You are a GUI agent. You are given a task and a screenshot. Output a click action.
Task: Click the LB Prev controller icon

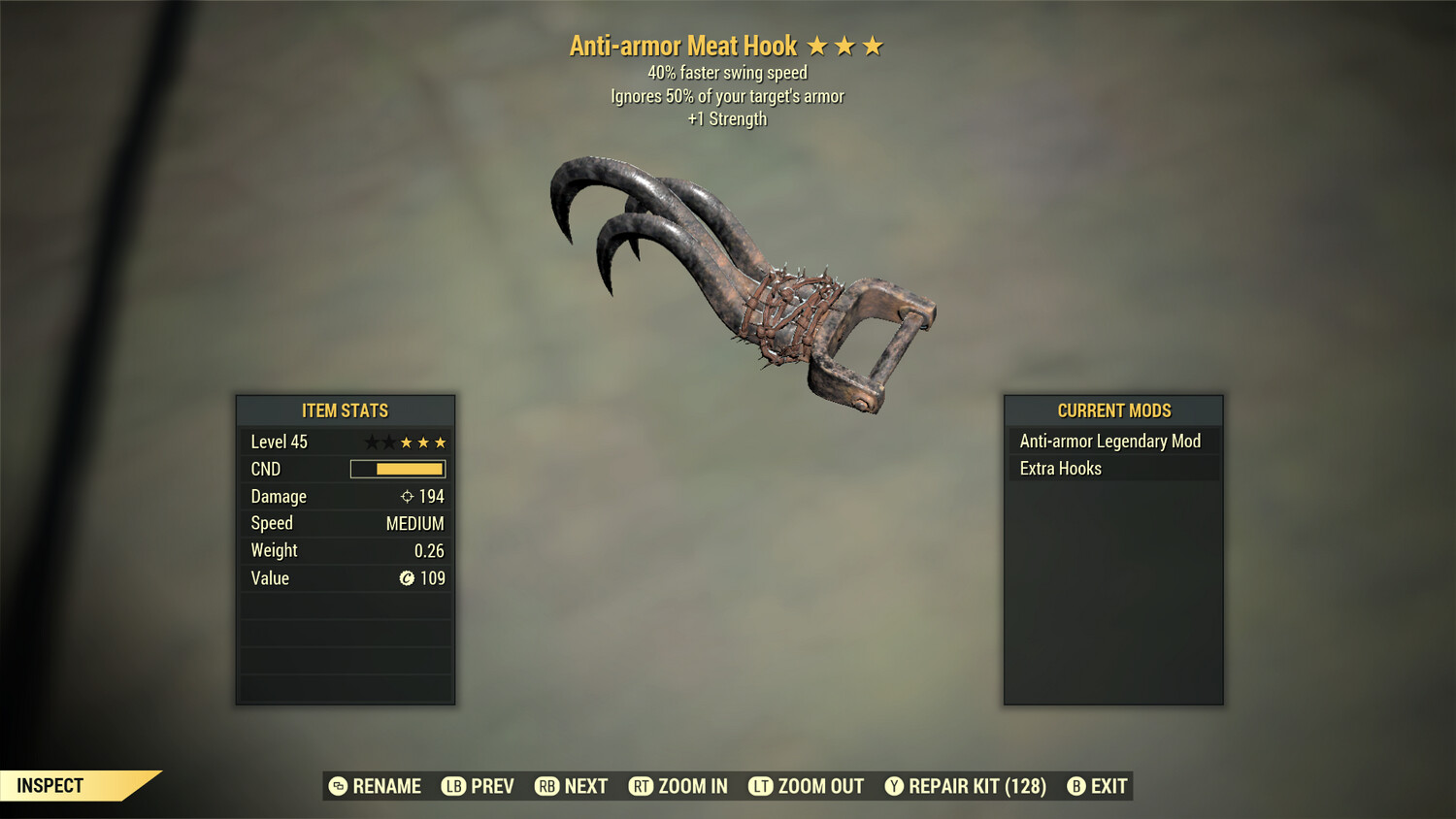[x=451, y=786]
